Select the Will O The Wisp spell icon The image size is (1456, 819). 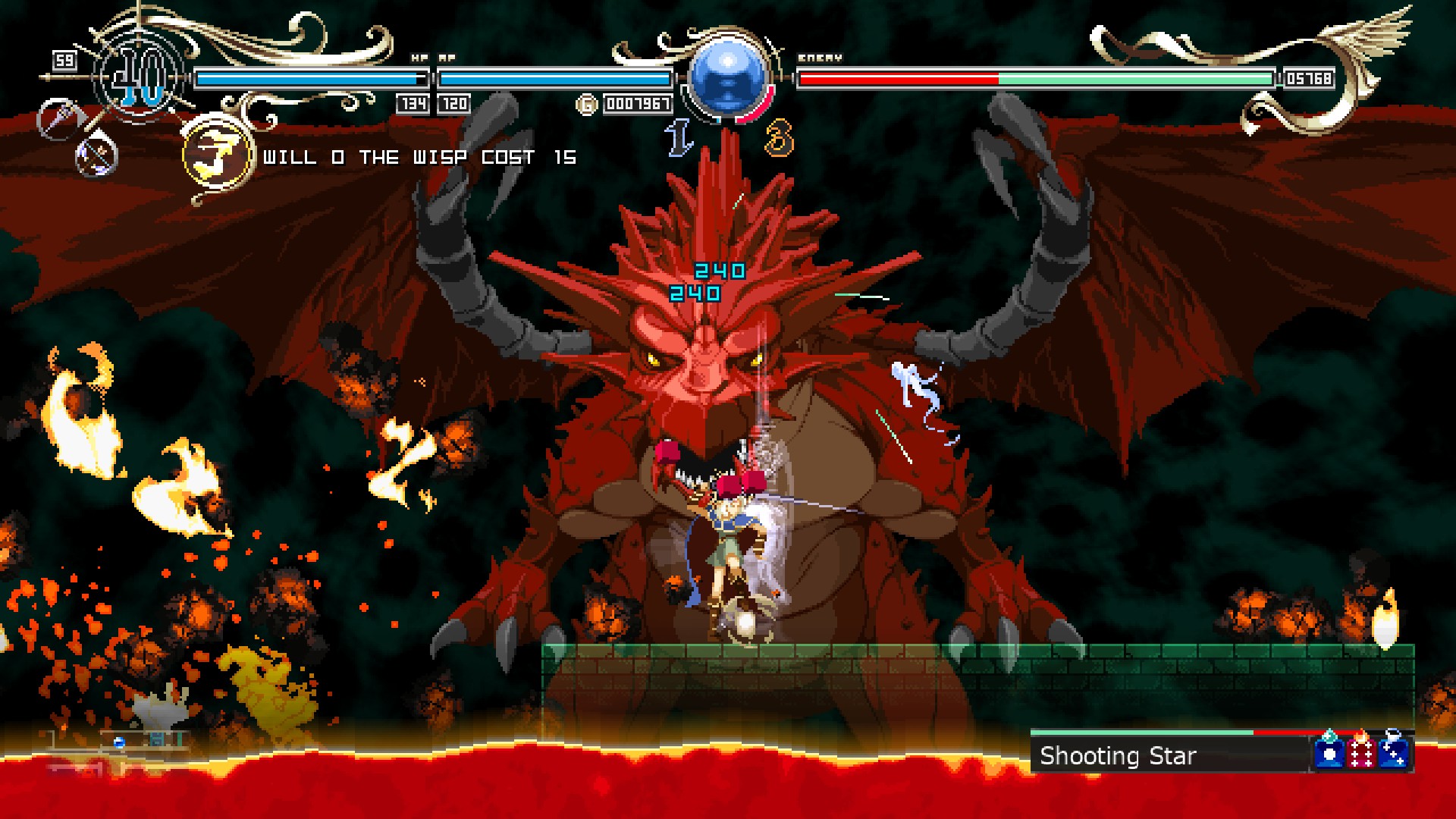pos(217,155)
